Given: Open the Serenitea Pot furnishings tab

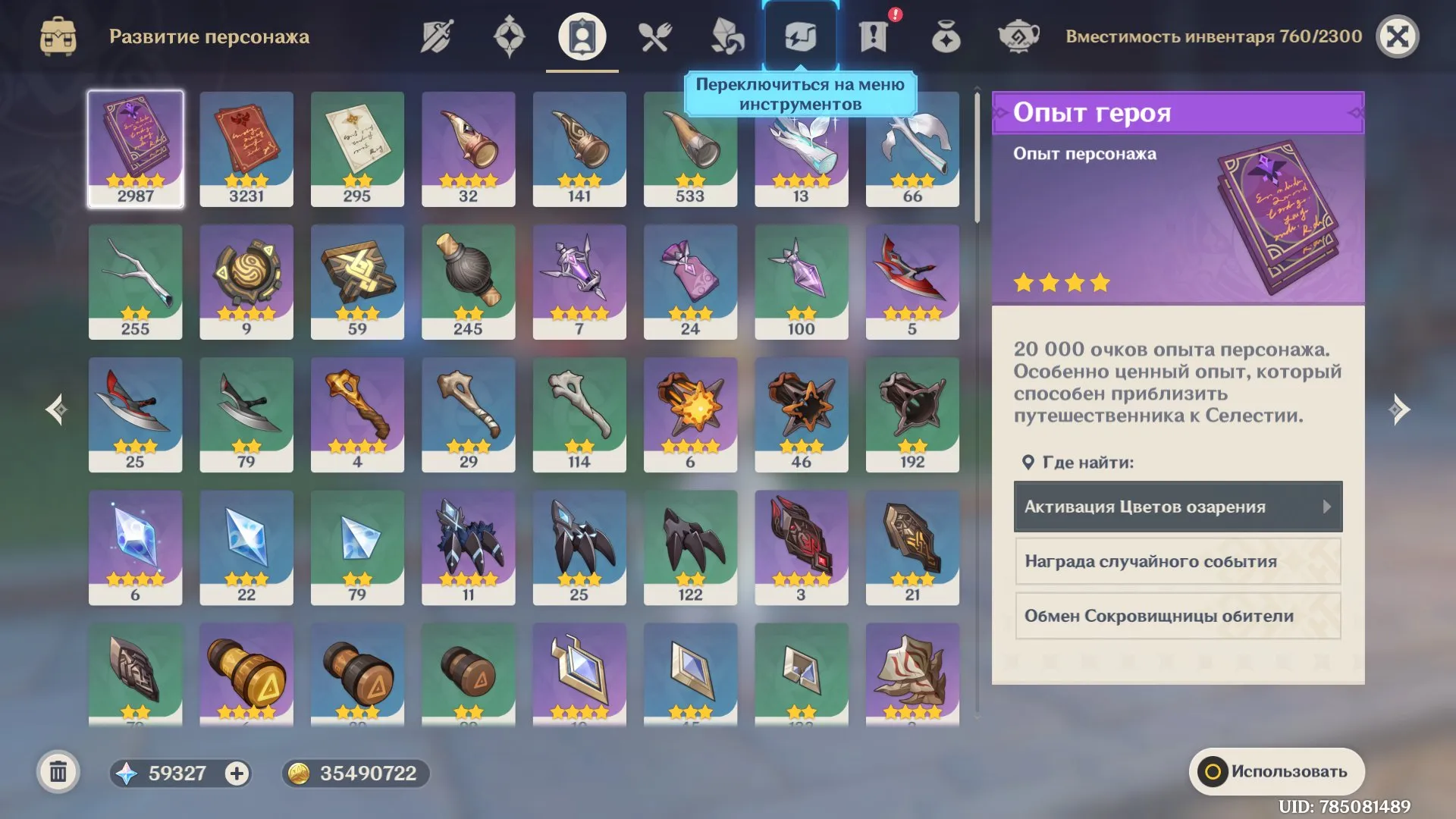Looking at the screenshot, I should 1018,34.
